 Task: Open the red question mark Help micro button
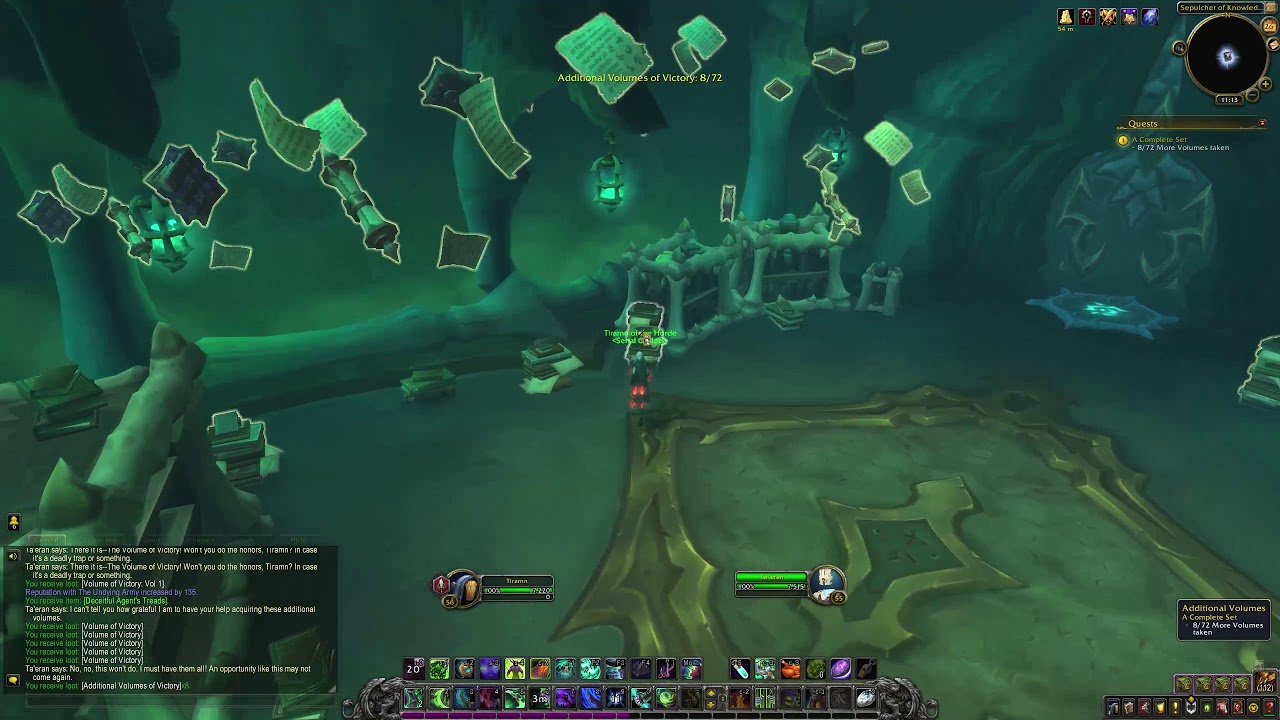1270,706
